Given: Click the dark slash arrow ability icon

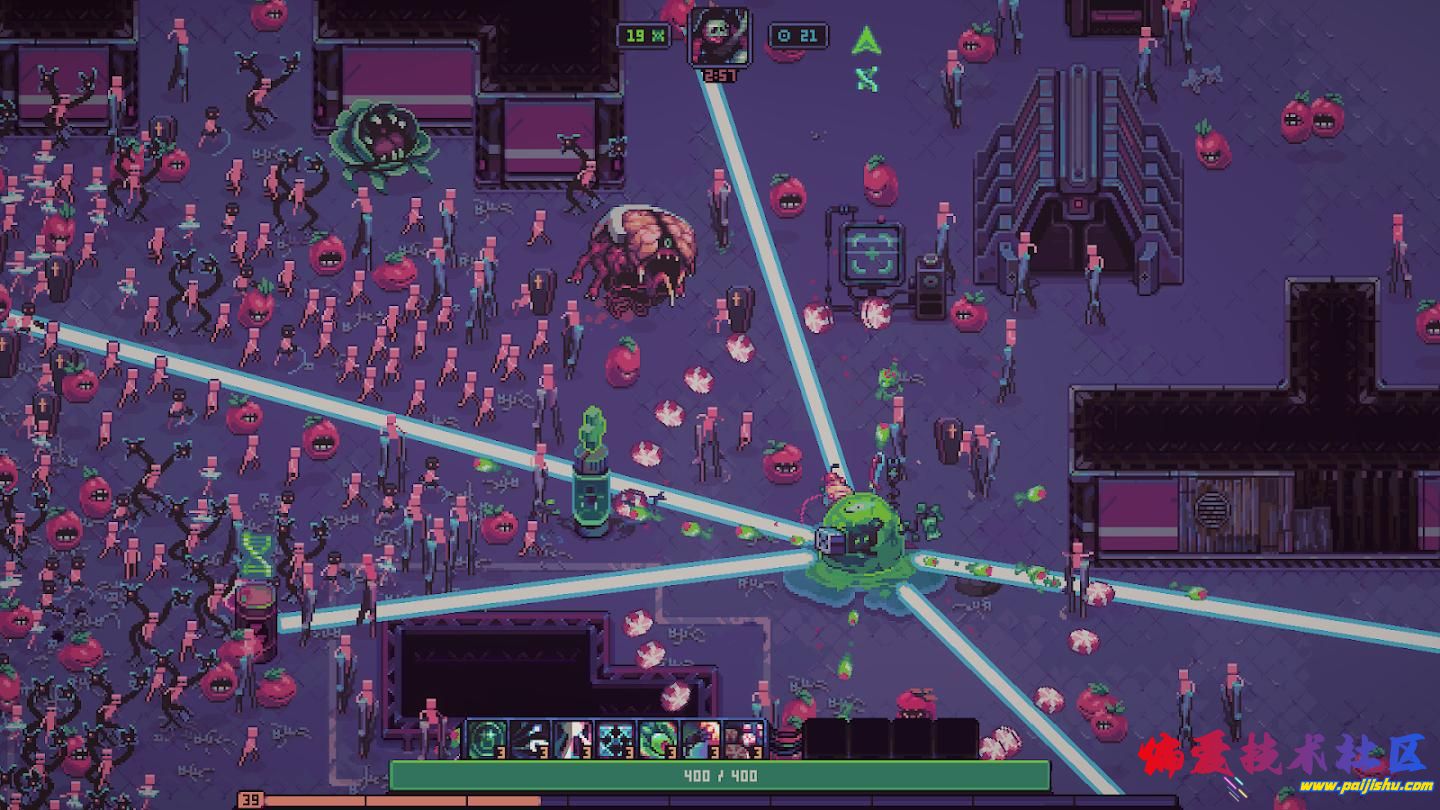Looking at the screenshot, I should point(530,740).
